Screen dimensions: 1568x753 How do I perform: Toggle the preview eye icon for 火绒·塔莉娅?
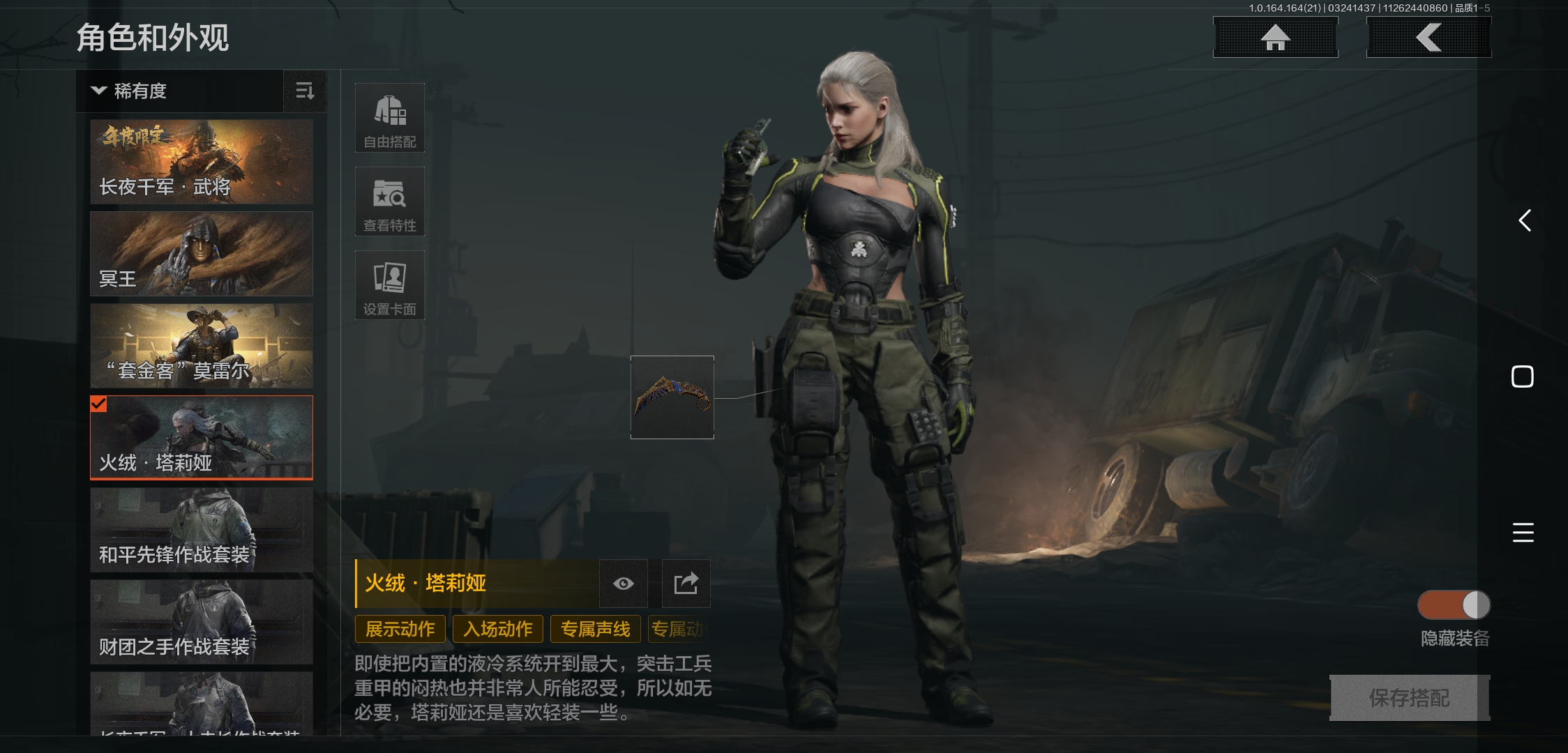pos(623,584)
